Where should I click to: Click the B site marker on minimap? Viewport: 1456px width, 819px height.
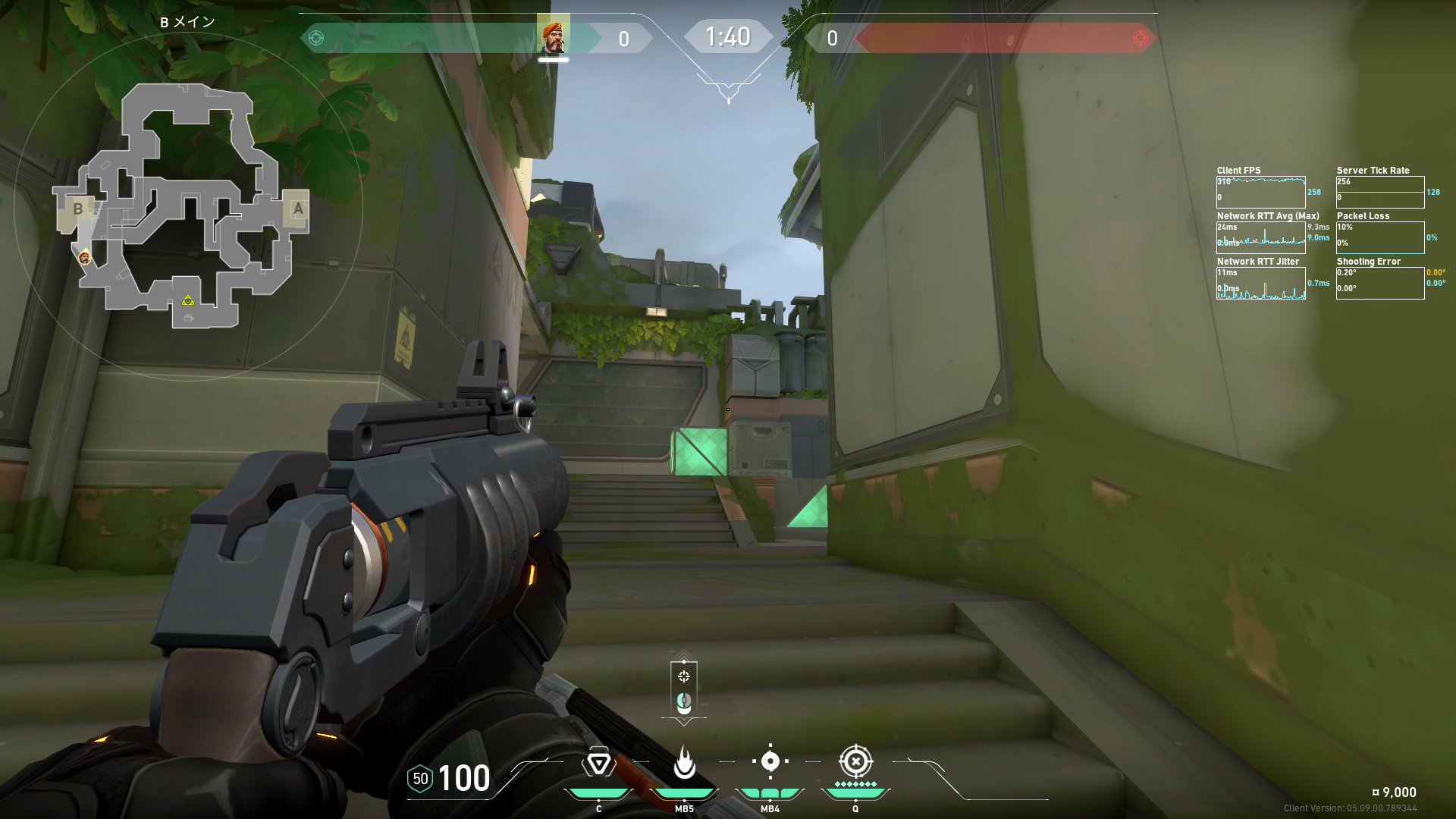tap(77, 209)
